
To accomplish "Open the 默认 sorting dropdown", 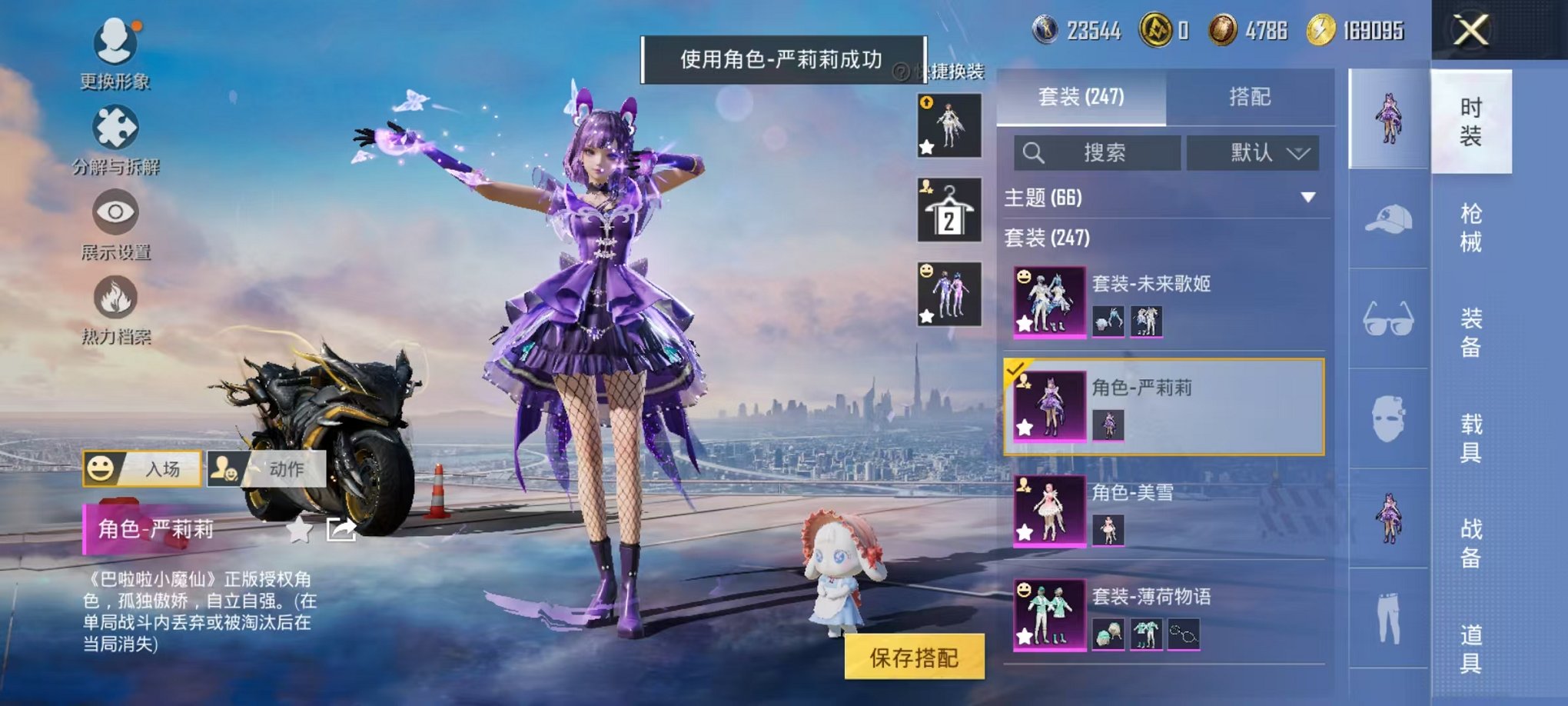I will (x=1252, y=153).
